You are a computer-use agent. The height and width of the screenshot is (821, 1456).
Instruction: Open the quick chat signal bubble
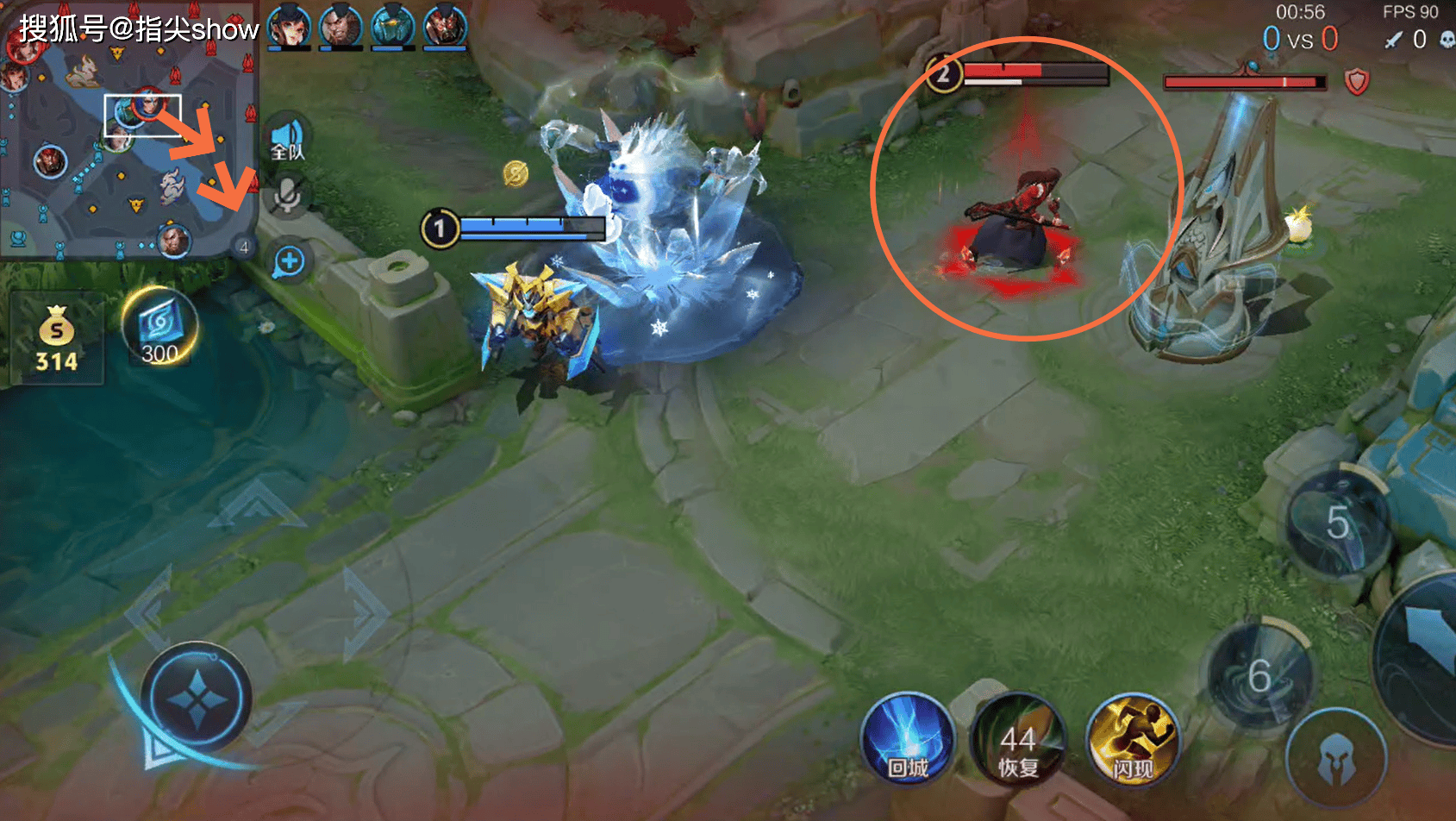point(290,261)
